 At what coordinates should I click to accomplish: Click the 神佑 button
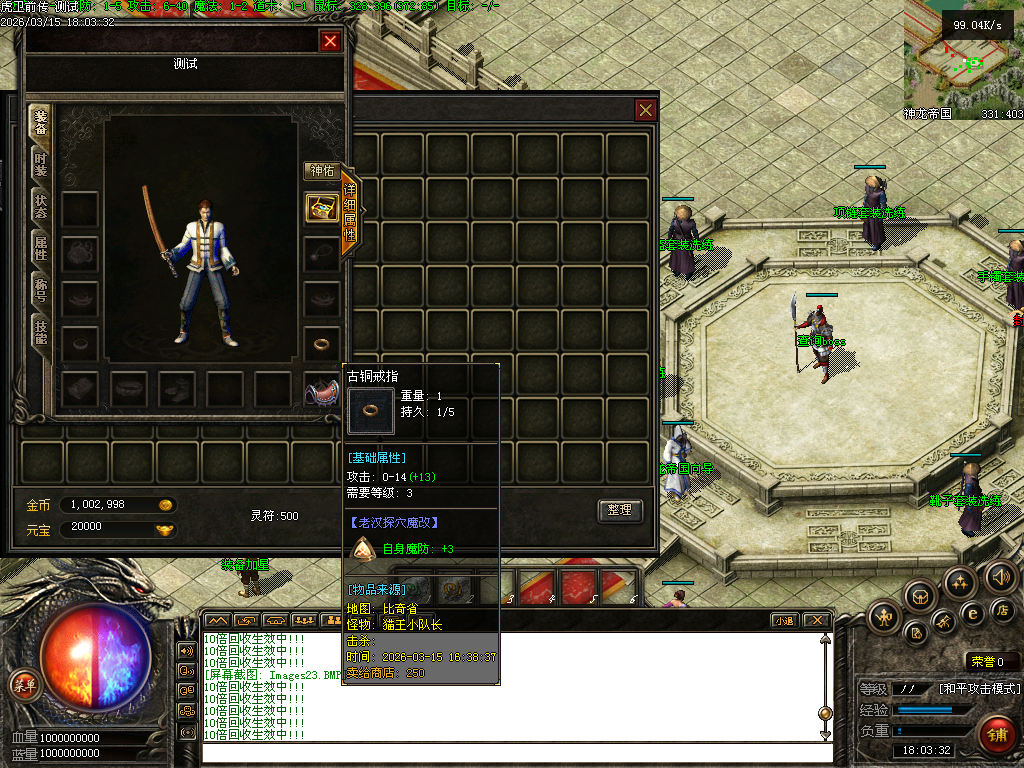click(322, 171)
